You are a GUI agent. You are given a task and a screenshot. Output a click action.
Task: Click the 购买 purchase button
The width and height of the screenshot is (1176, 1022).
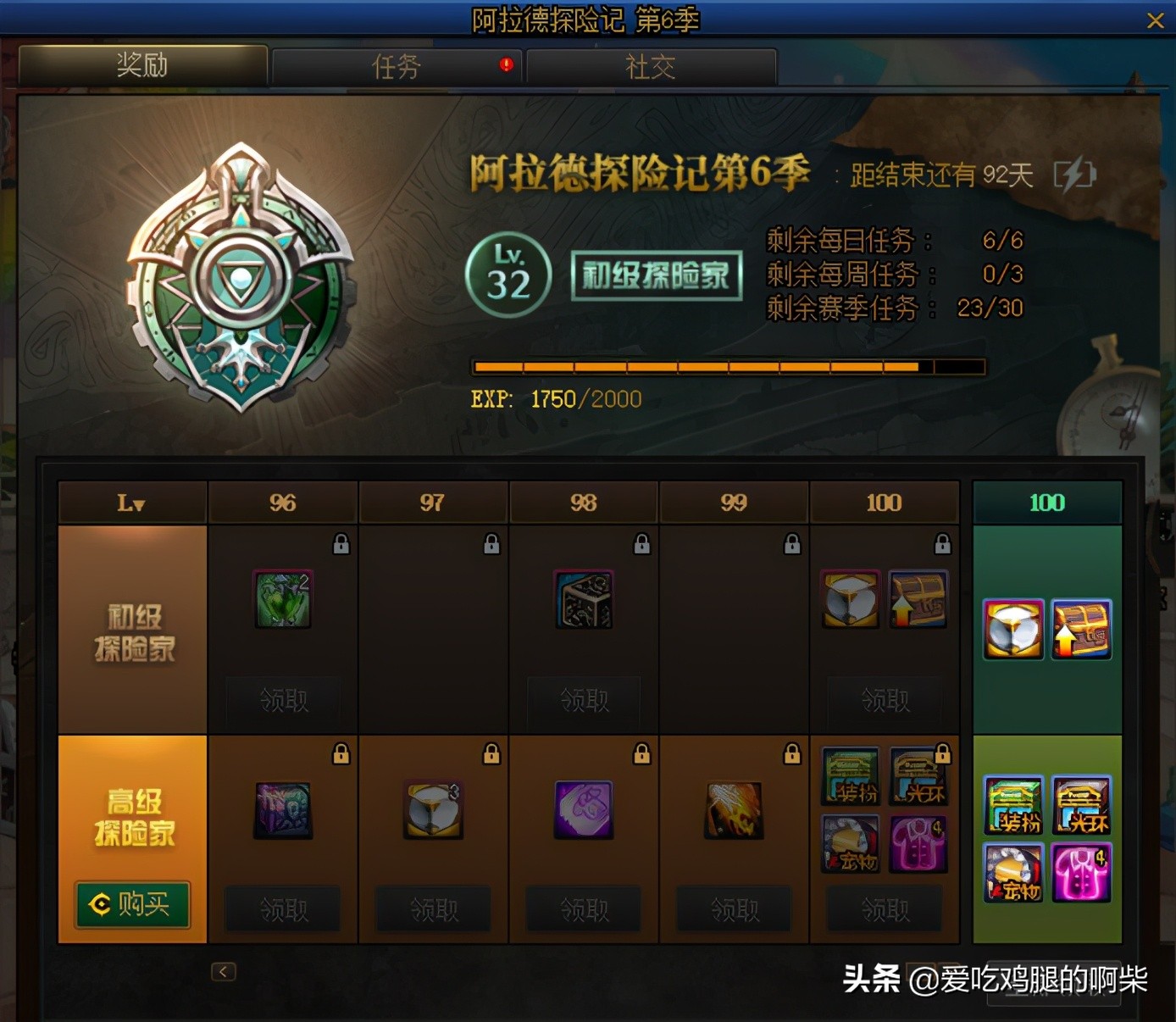pos(131,905)
